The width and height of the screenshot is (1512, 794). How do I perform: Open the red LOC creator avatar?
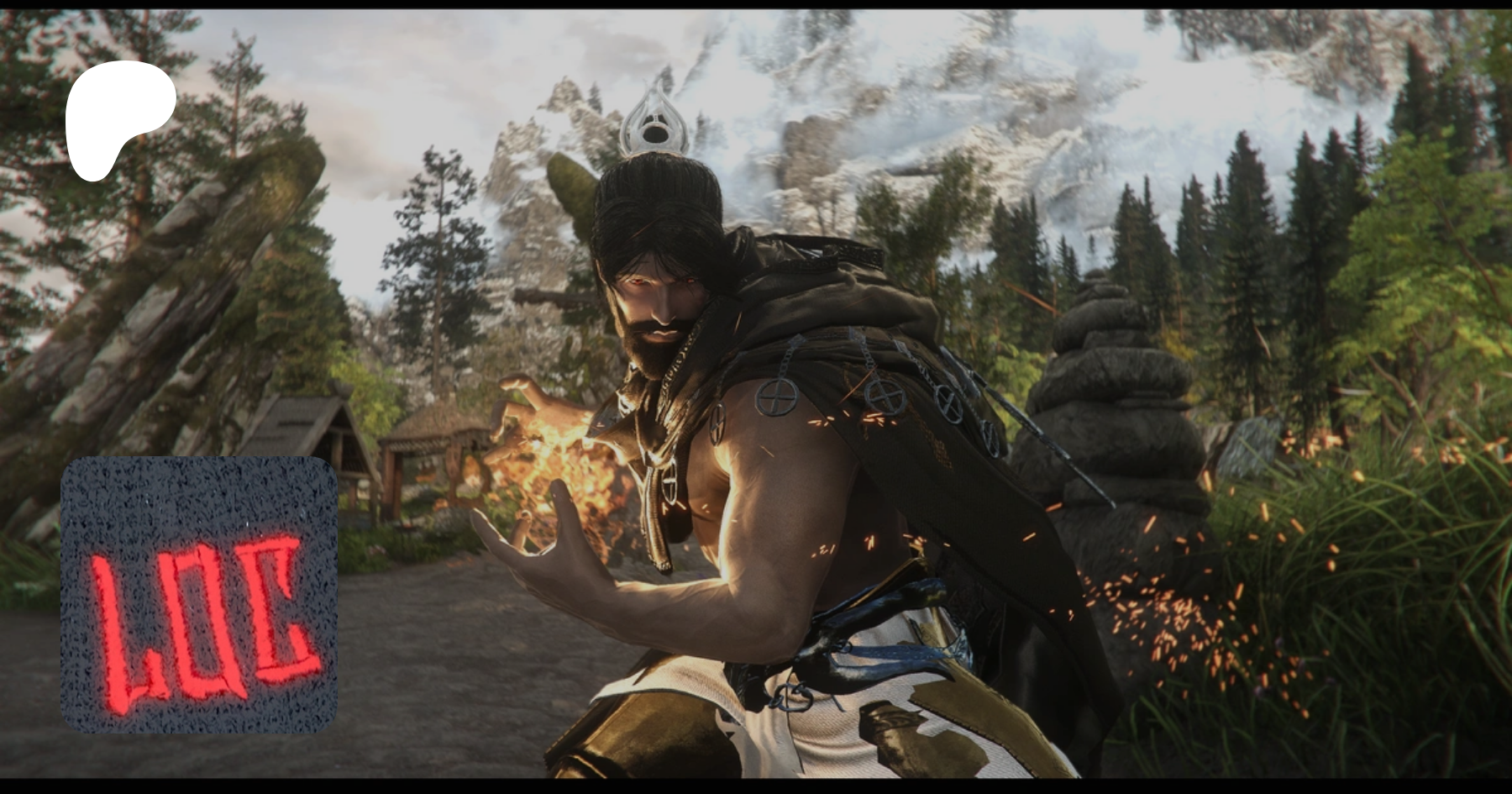coord(199,595)
